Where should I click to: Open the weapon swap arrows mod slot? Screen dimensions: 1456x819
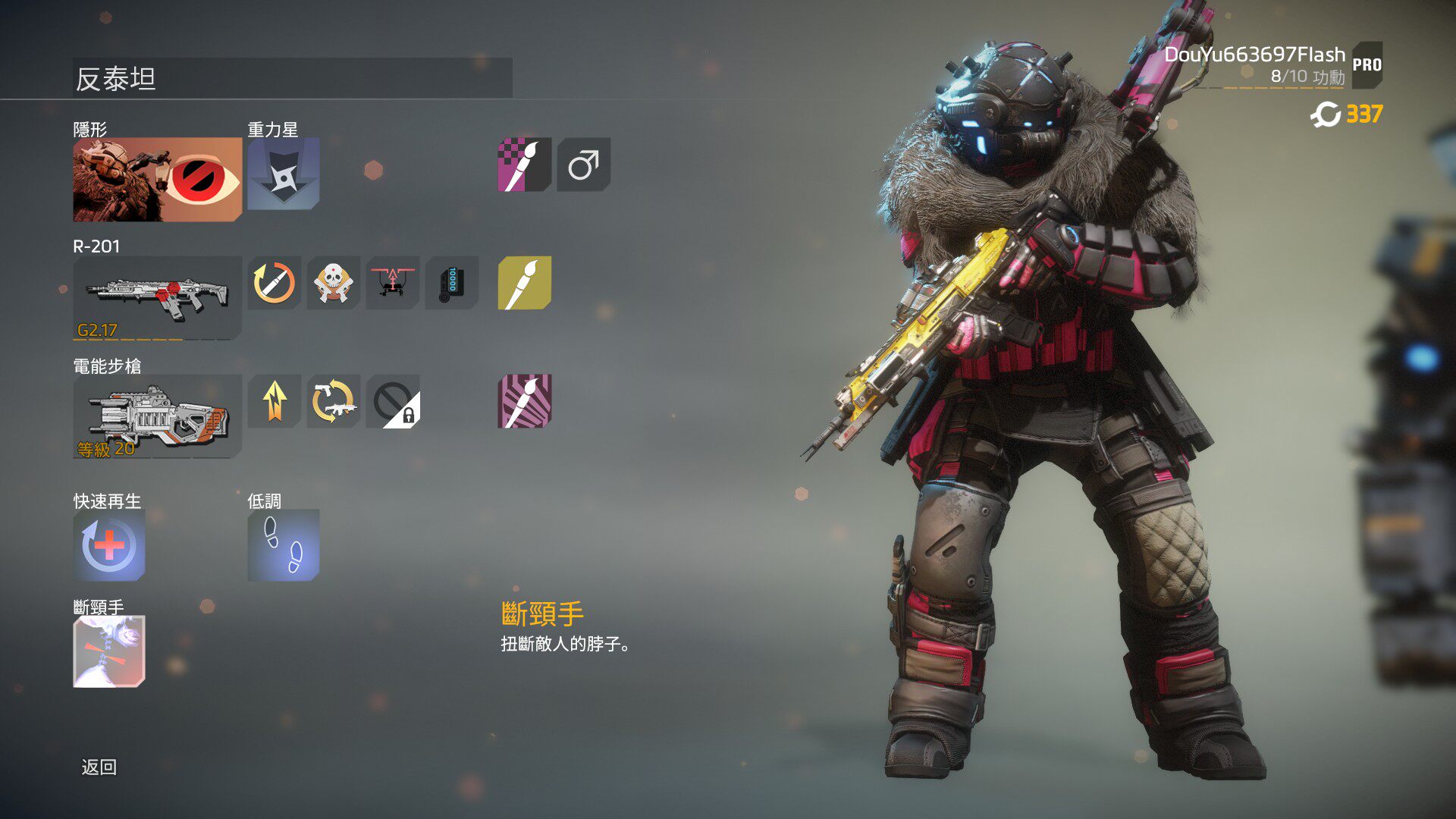(333, 401)
